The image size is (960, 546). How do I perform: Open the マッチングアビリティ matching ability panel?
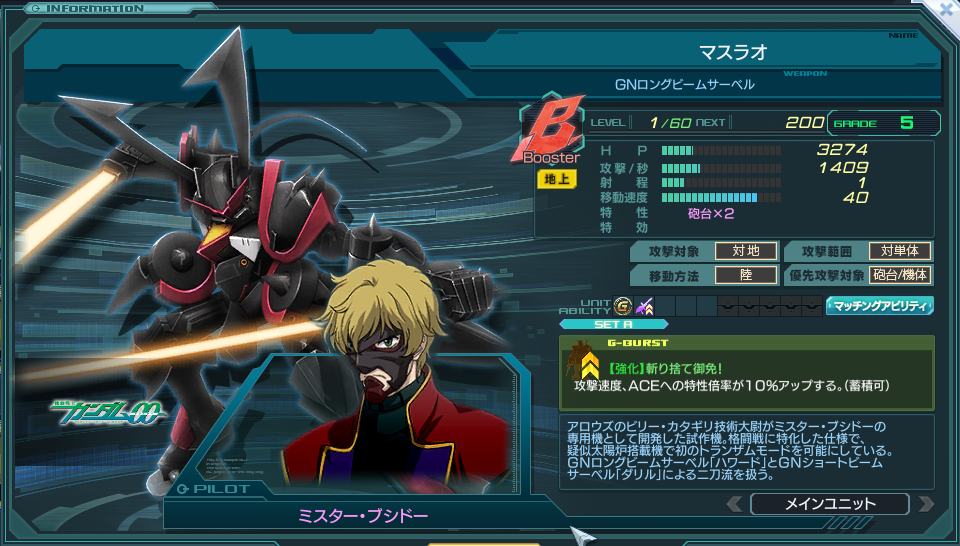point(879,306)
